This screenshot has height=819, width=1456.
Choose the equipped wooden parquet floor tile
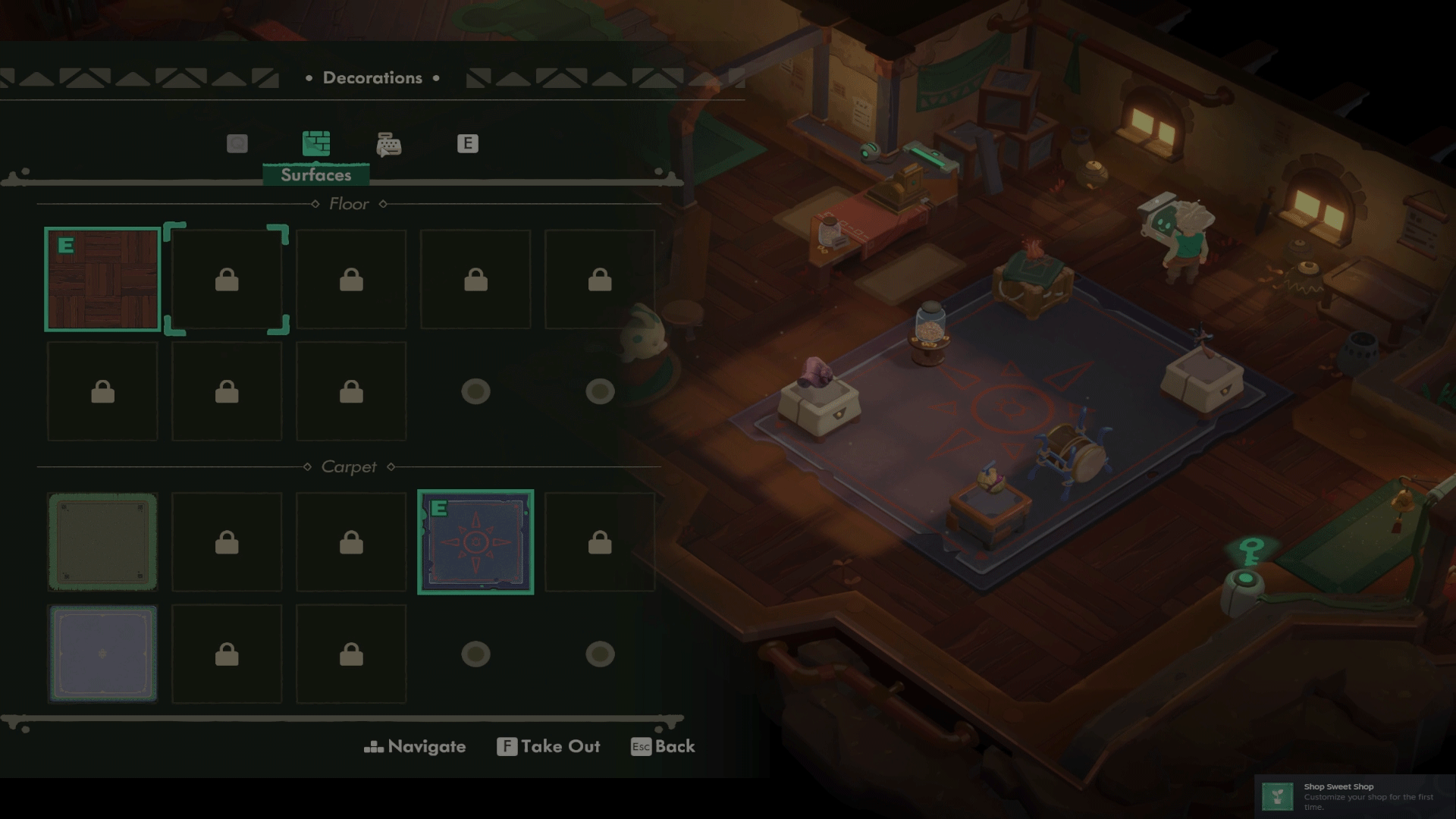click(103, 280)
